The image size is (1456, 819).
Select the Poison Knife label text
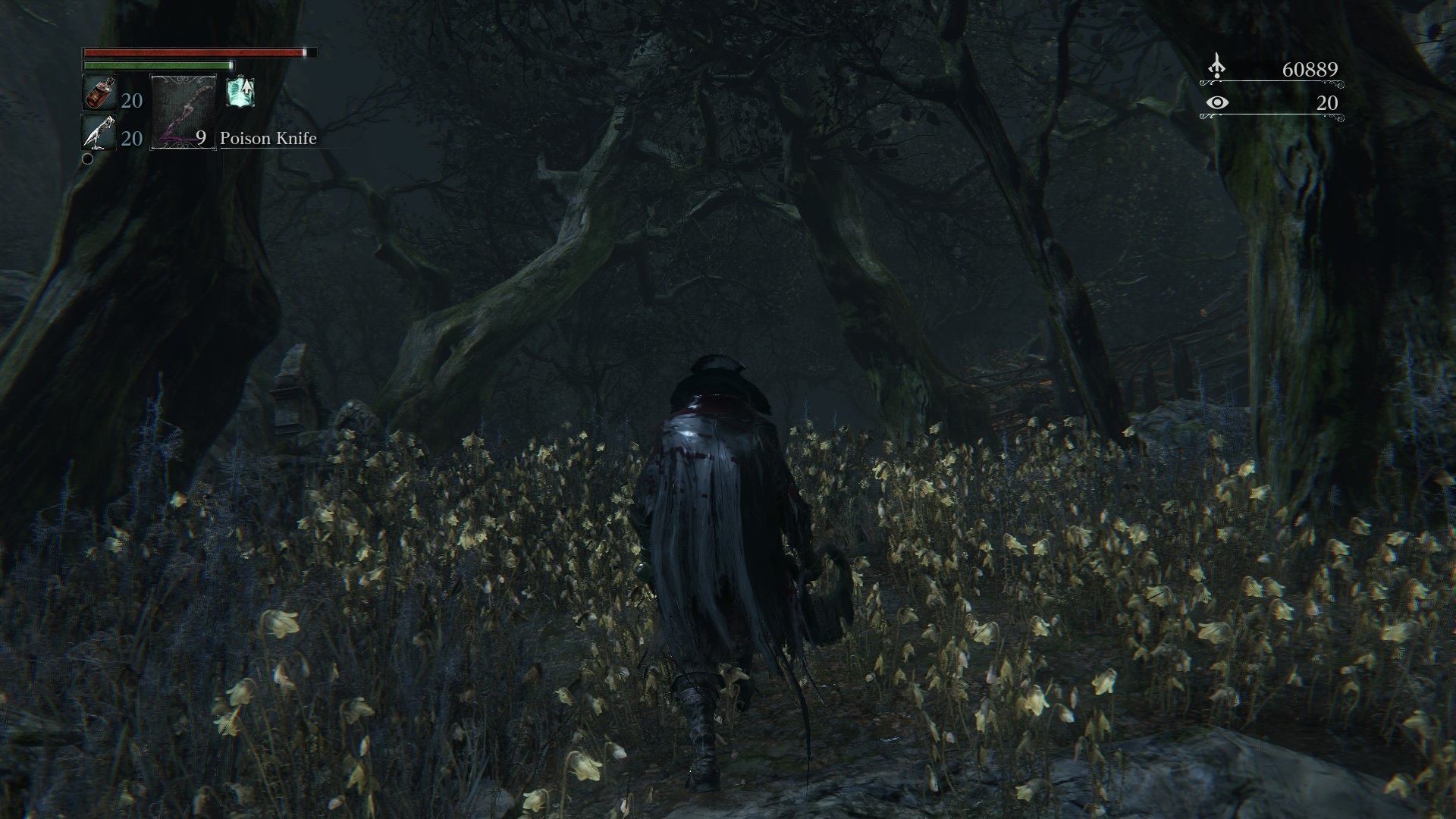[x=269, y=139]
